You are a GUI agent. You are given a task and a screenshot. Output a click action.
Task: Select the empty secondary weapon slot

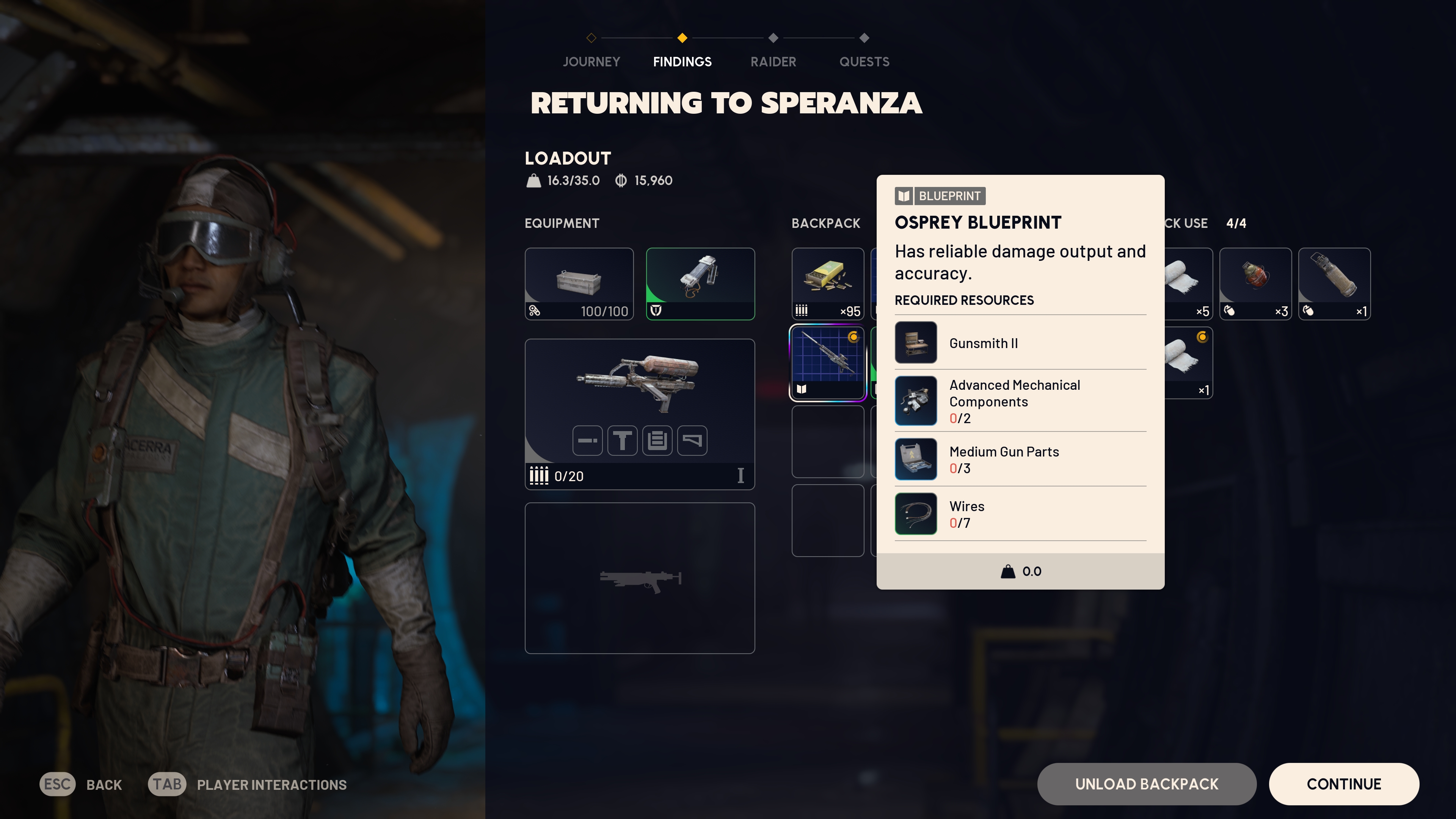[x=639, y=577]
